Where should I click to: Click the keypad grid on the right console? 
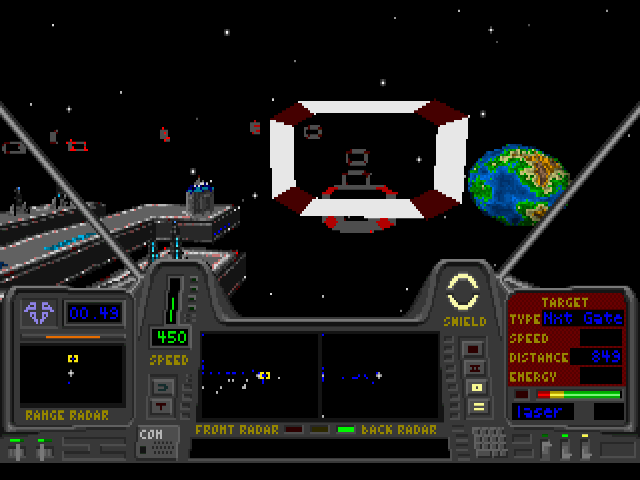click(x=489, y=441)
